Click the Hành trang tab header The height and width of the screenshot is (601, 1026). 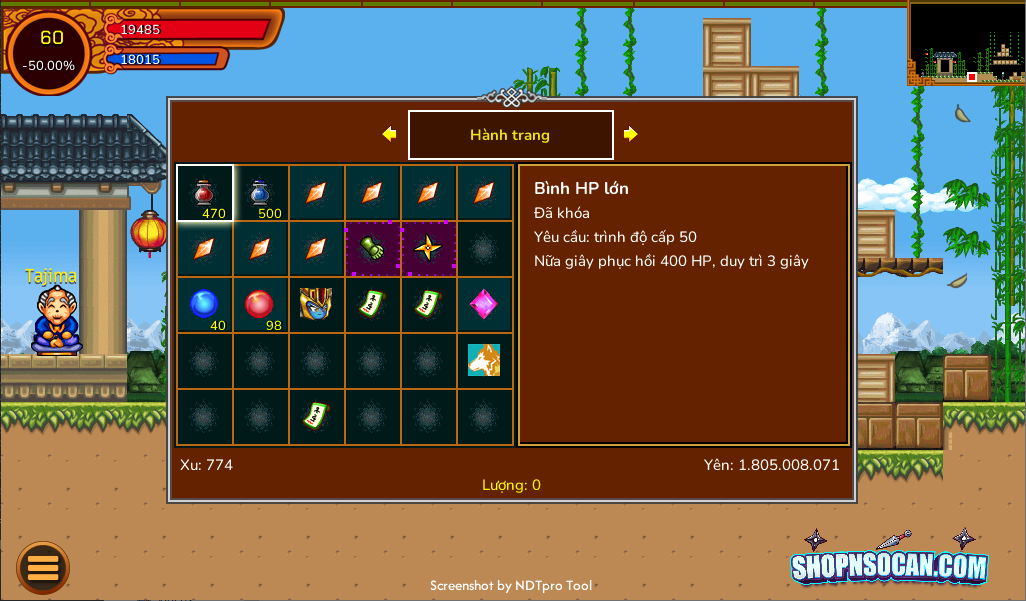tap(510, 135)
